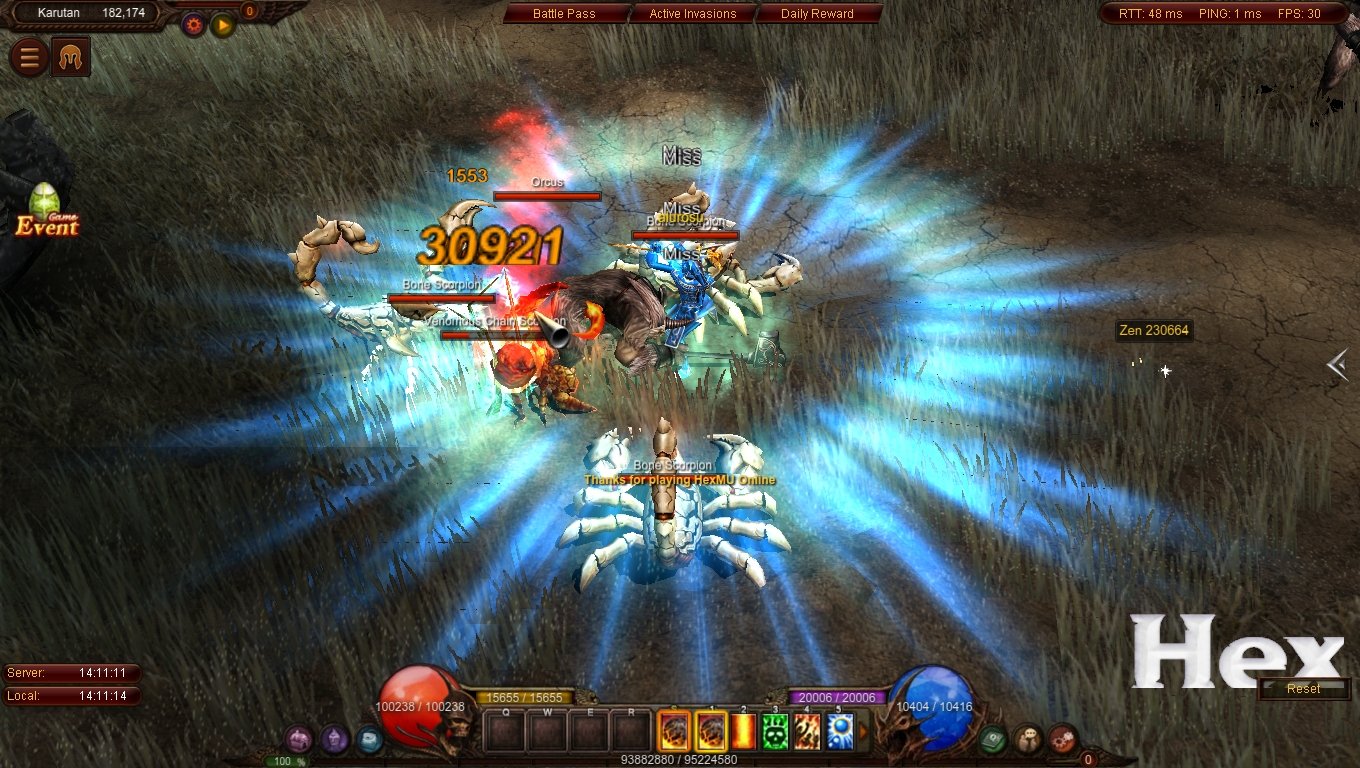Activate the fire swirl skill in slot 4
Viewport: 1360px width, 768px height.
[807, 732]
